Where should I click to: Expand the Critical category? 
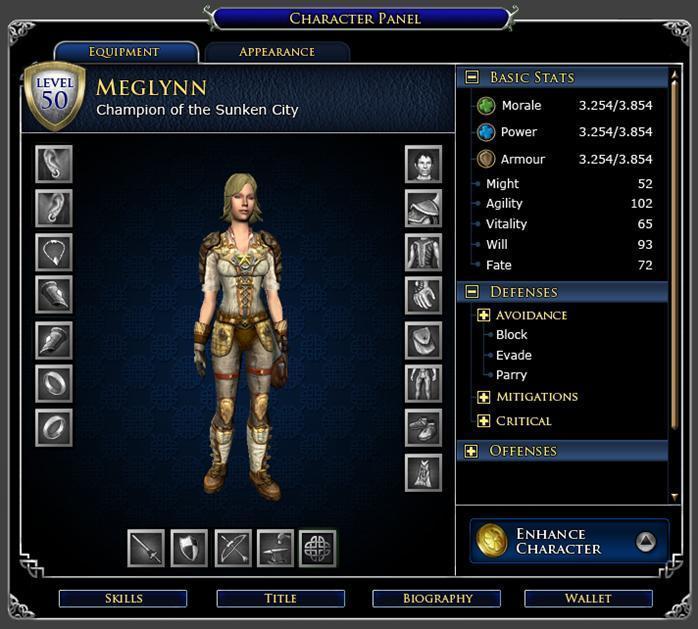click(x=484, y=421)
